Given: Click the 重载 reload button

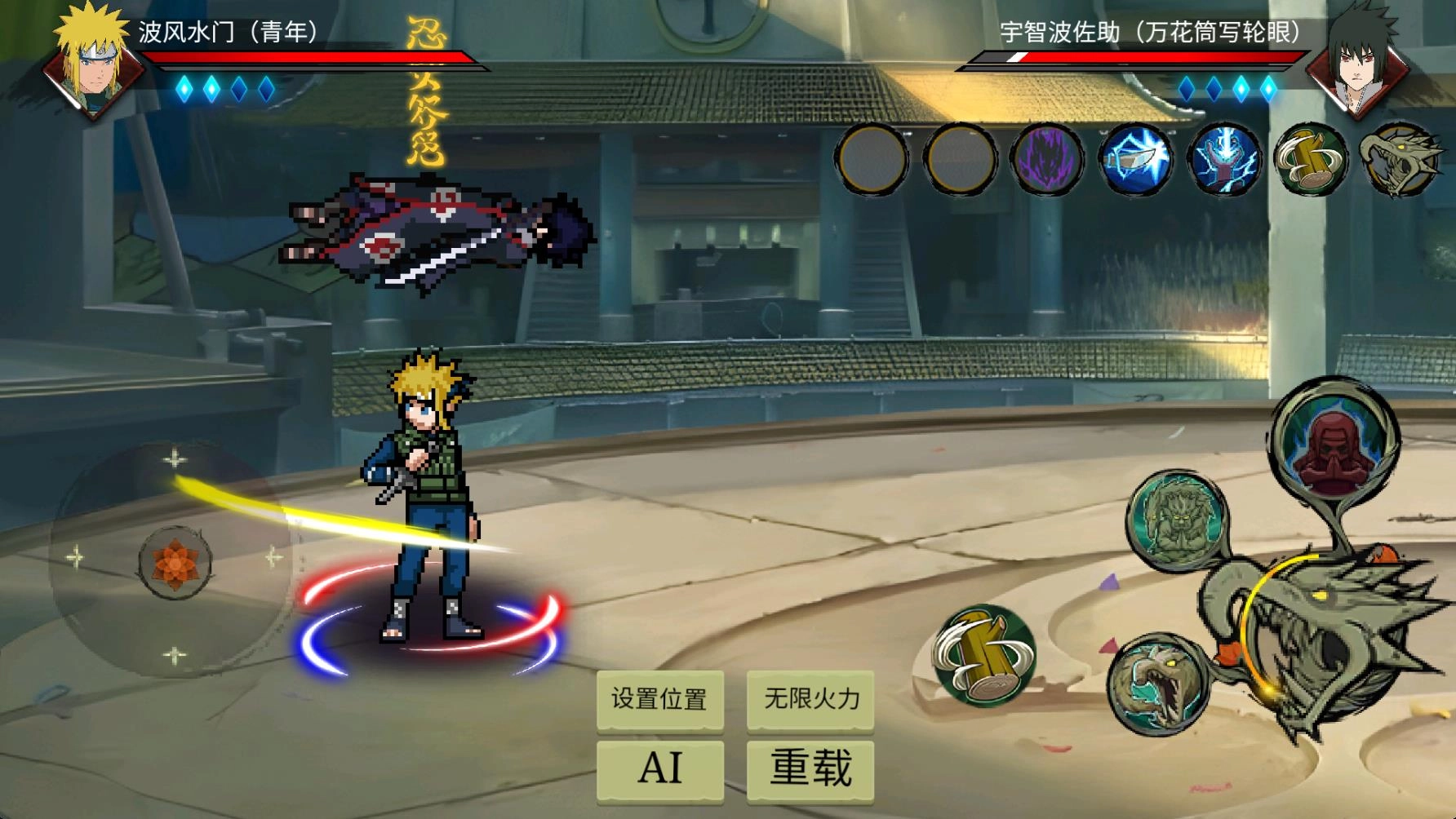Looking at the screenshot, I should coord(810,768).
